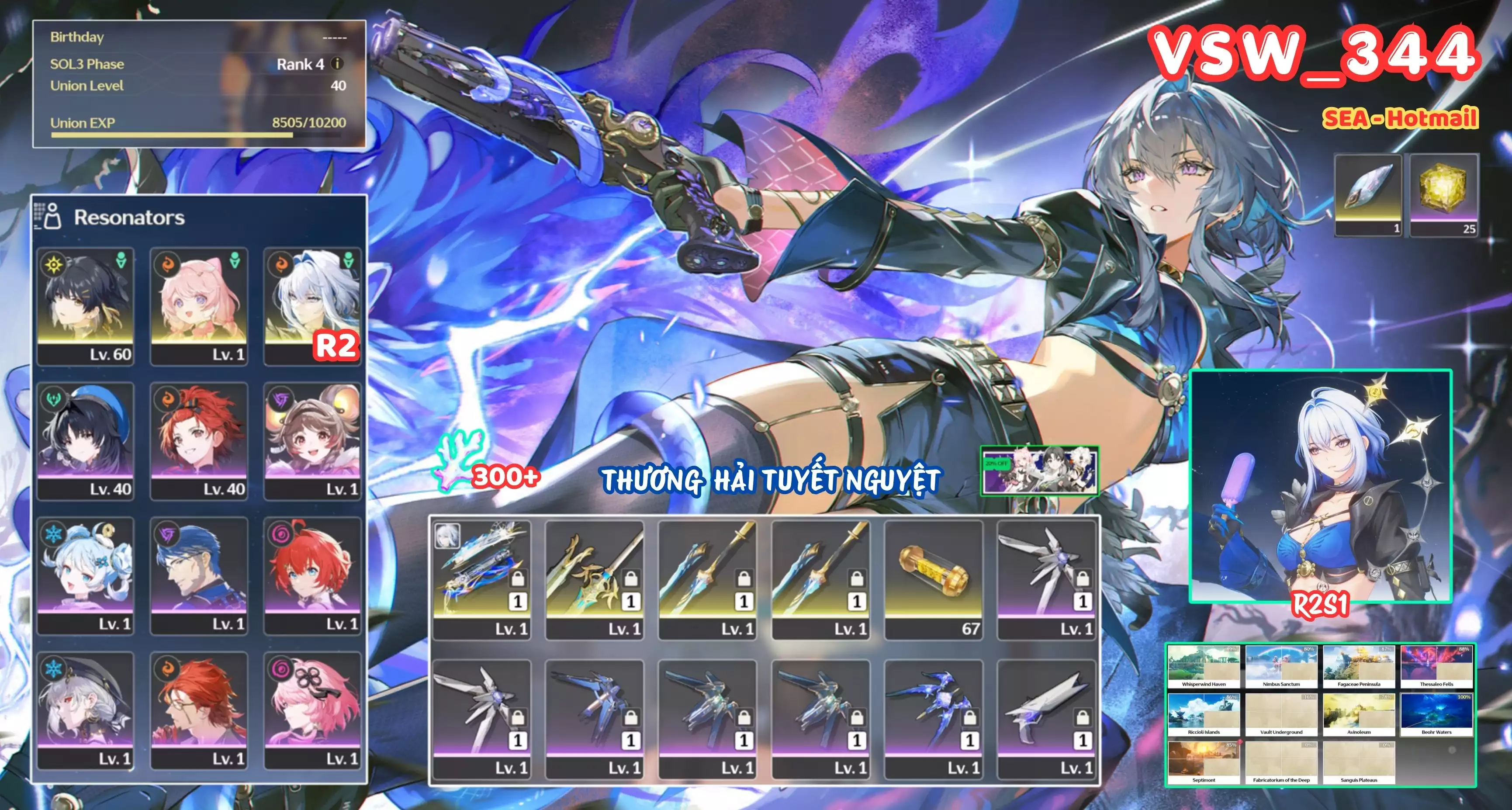Open the Whisperwind Haven map thumbnail

[x=1203, y=667]
